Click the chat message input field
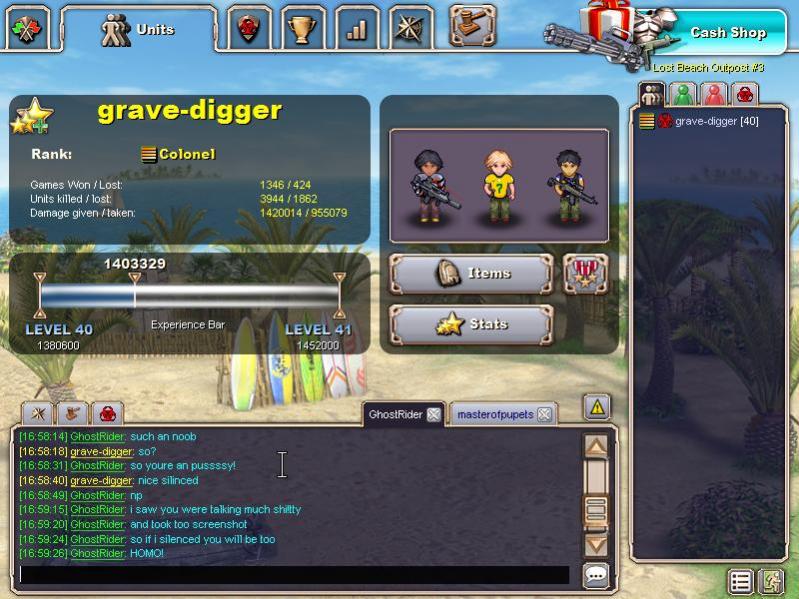This screenshot has height=599, width=799. point(294,575)
